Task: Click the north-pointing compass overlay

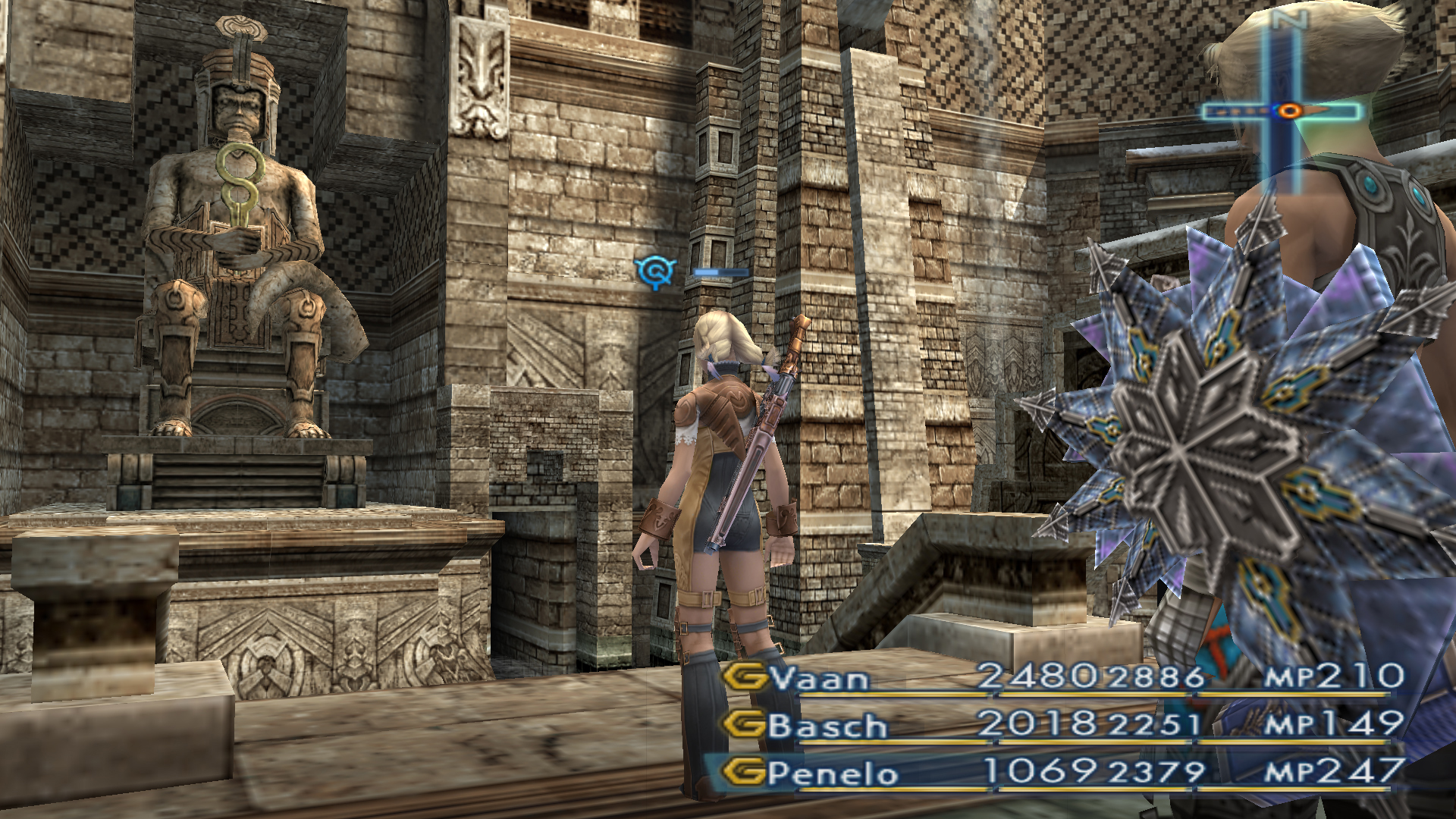Action: click(1282, 106)
